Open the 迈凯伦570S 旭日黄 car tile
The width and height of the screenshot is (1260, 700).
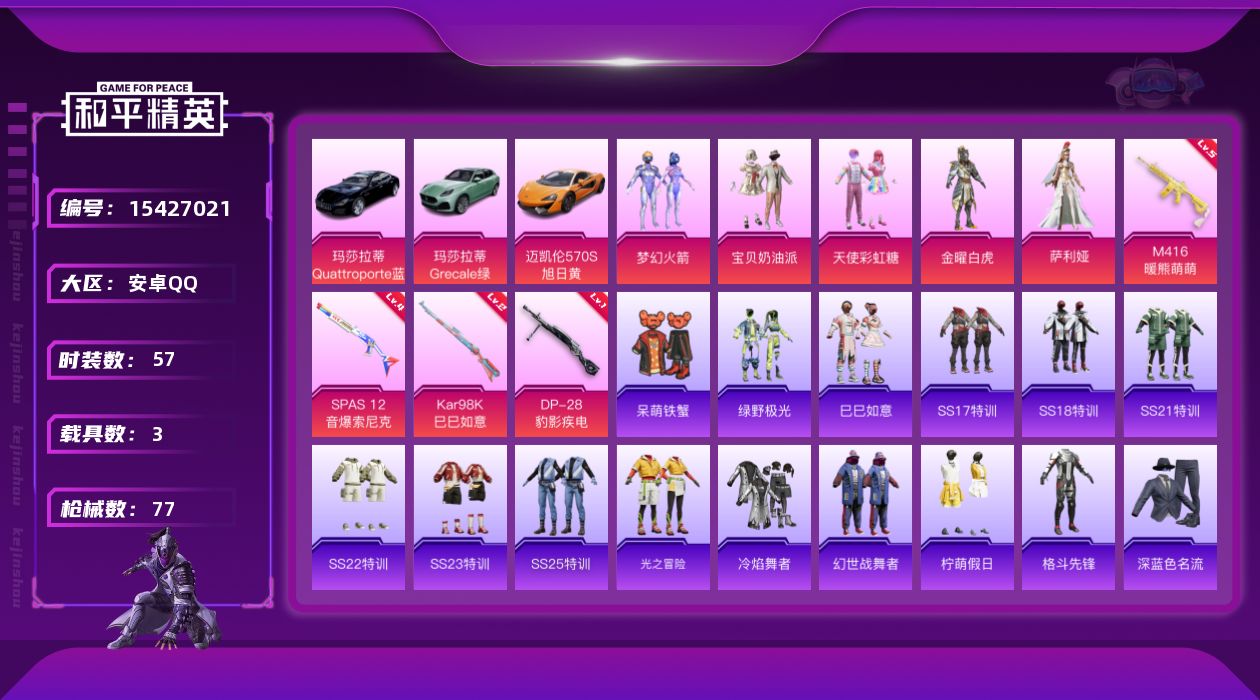pos(561,211)
